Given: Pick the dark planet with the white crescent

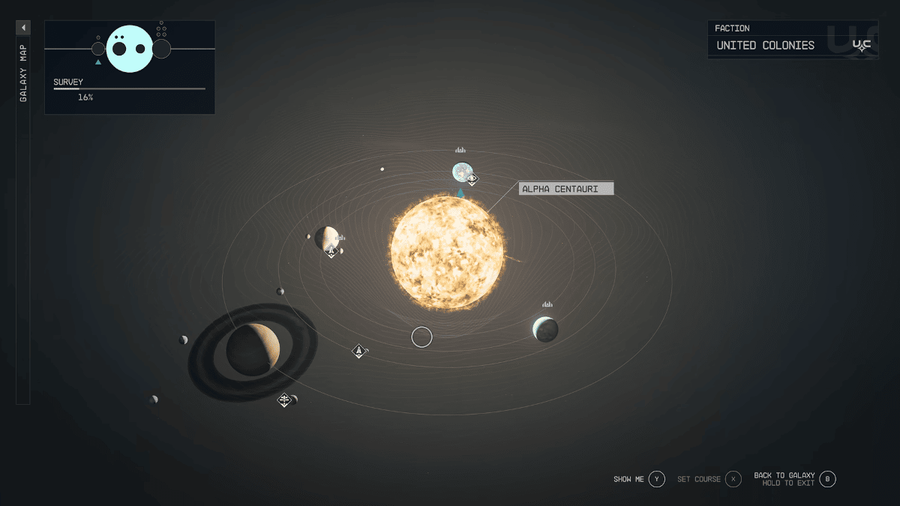Looking at the screenshot, I should pyautogui.click(x=545, y=329).
